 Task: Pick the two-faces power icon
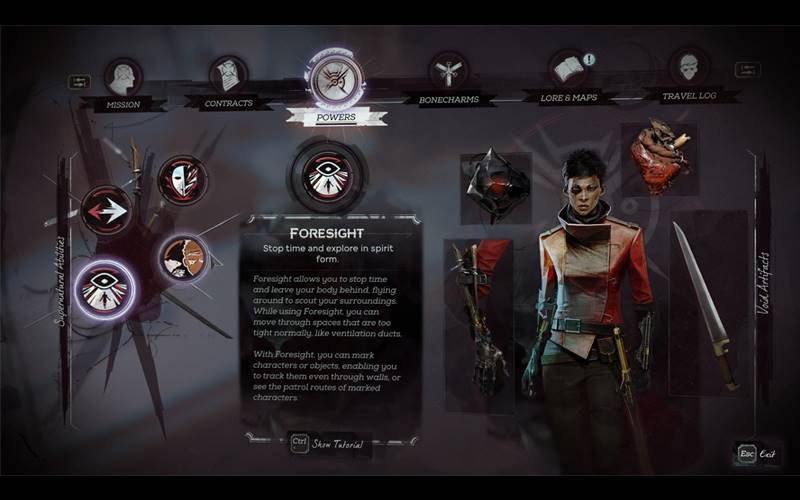pyautogui.click(x=183, y=258)
